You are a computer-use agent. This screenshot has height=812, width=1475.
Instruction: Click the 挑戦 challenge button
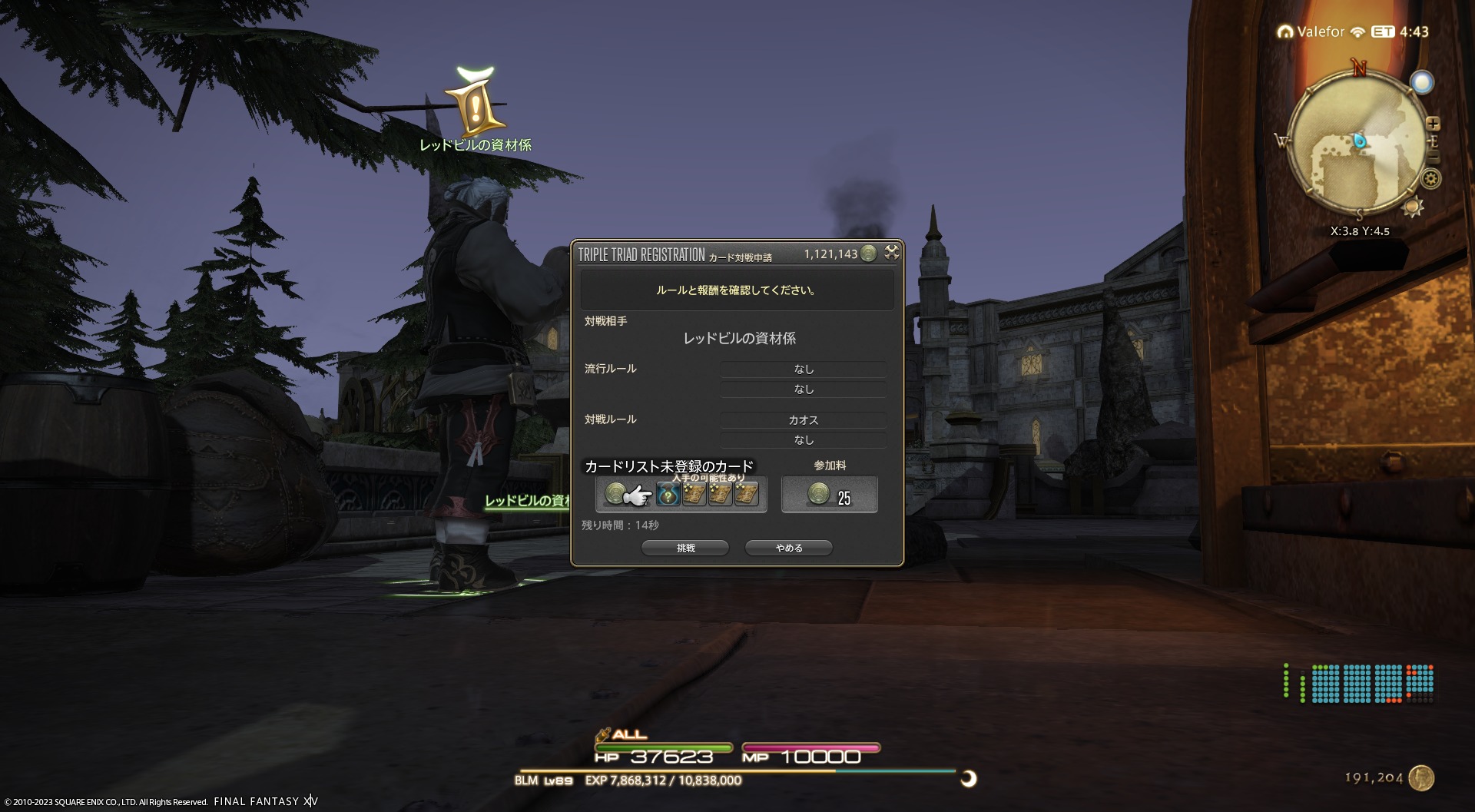685,548
